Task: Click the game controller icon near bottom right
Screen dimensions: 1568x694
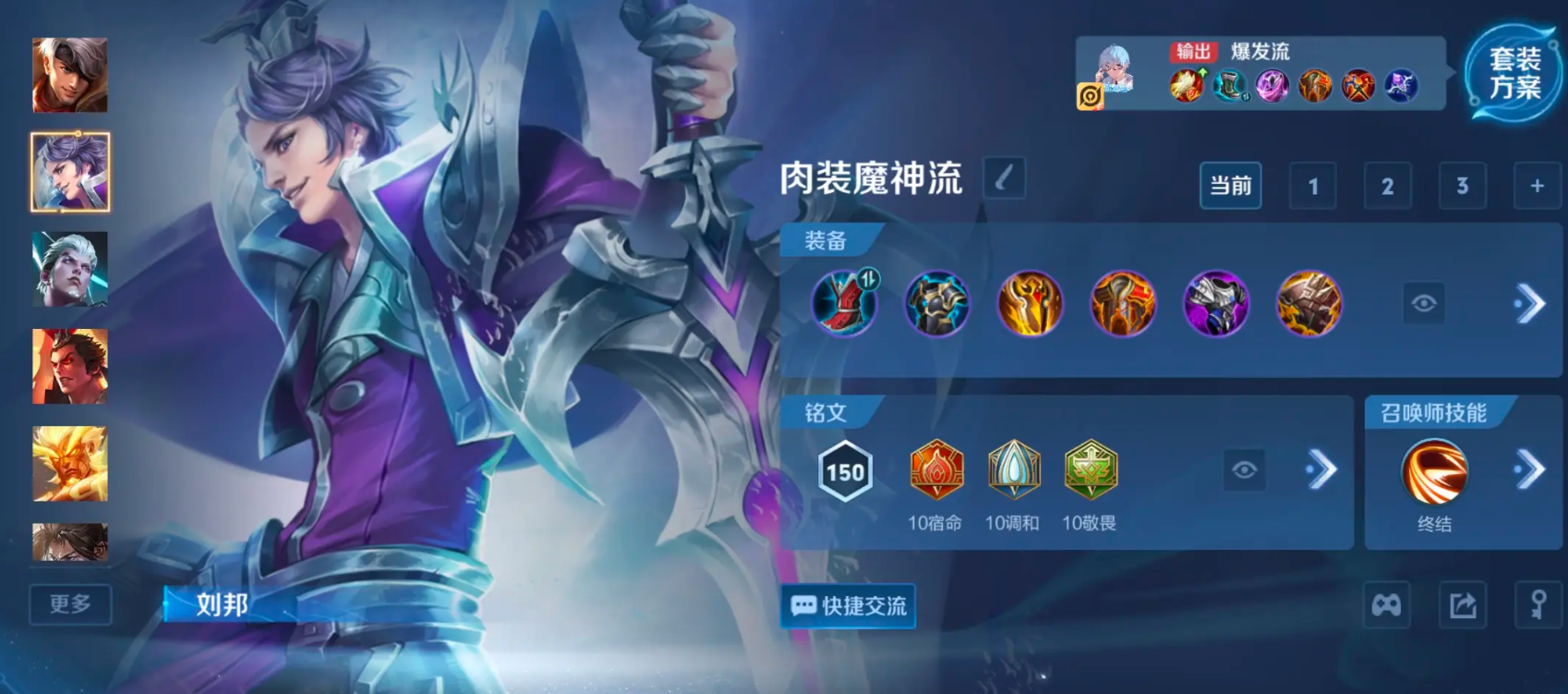Action: pos(1387,605)
